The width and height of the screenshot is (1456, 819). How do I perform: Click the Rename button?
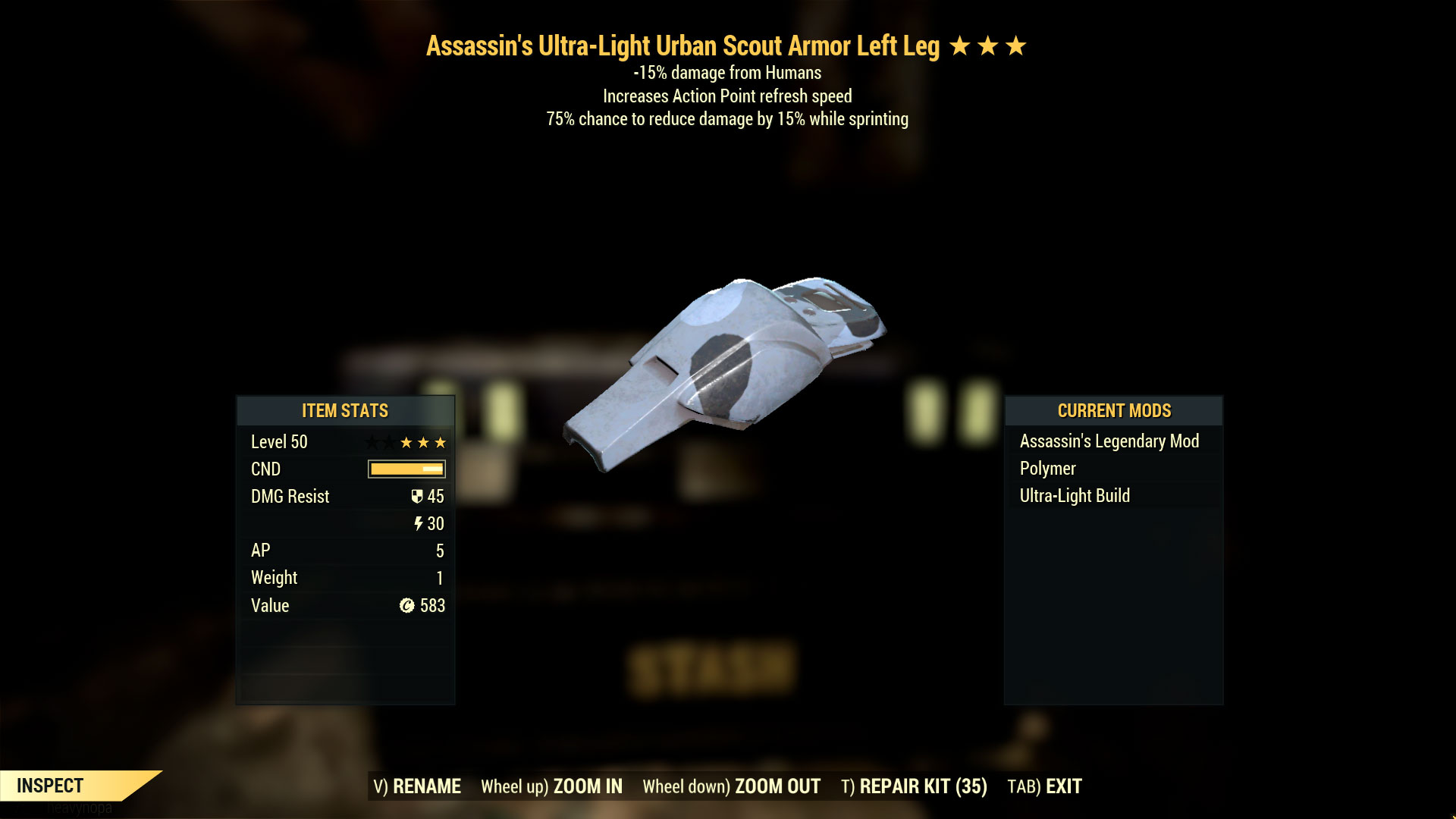point(417,786)
